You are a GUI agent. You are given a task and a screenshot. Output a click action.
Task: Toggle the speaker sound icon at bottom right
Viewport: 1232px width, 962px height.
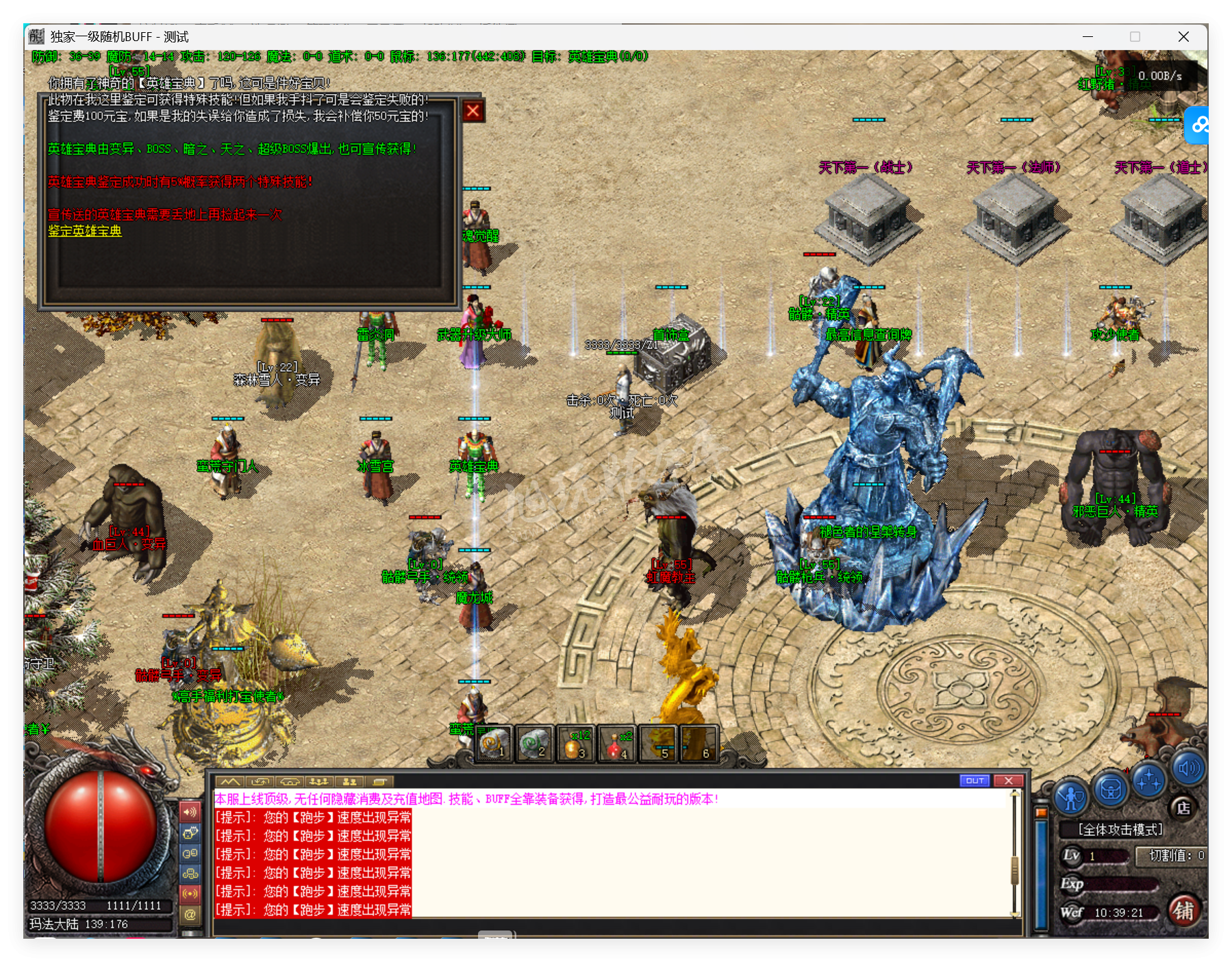click(1189, 768)
